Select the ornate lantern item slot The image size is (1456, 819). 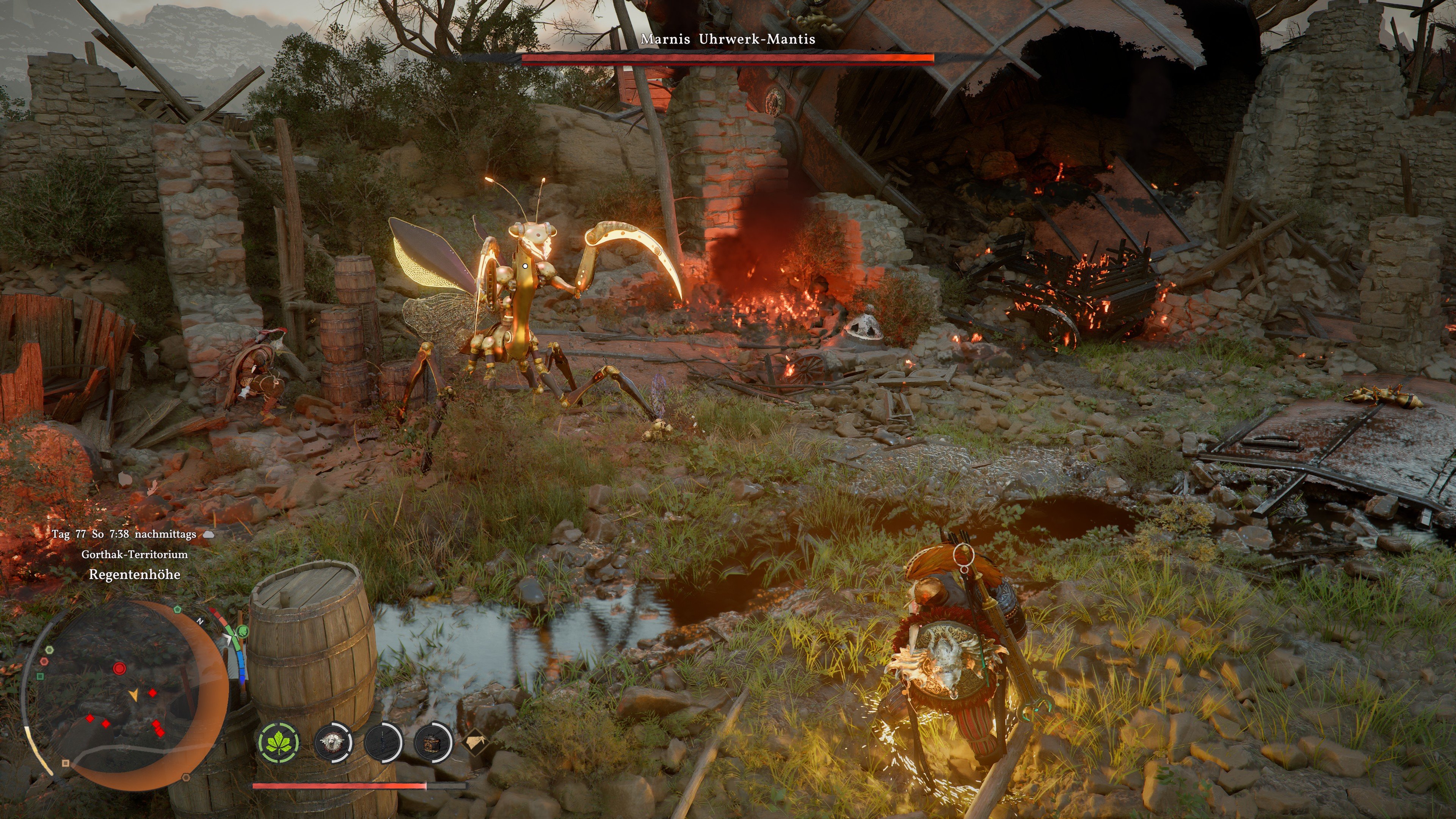432,741
